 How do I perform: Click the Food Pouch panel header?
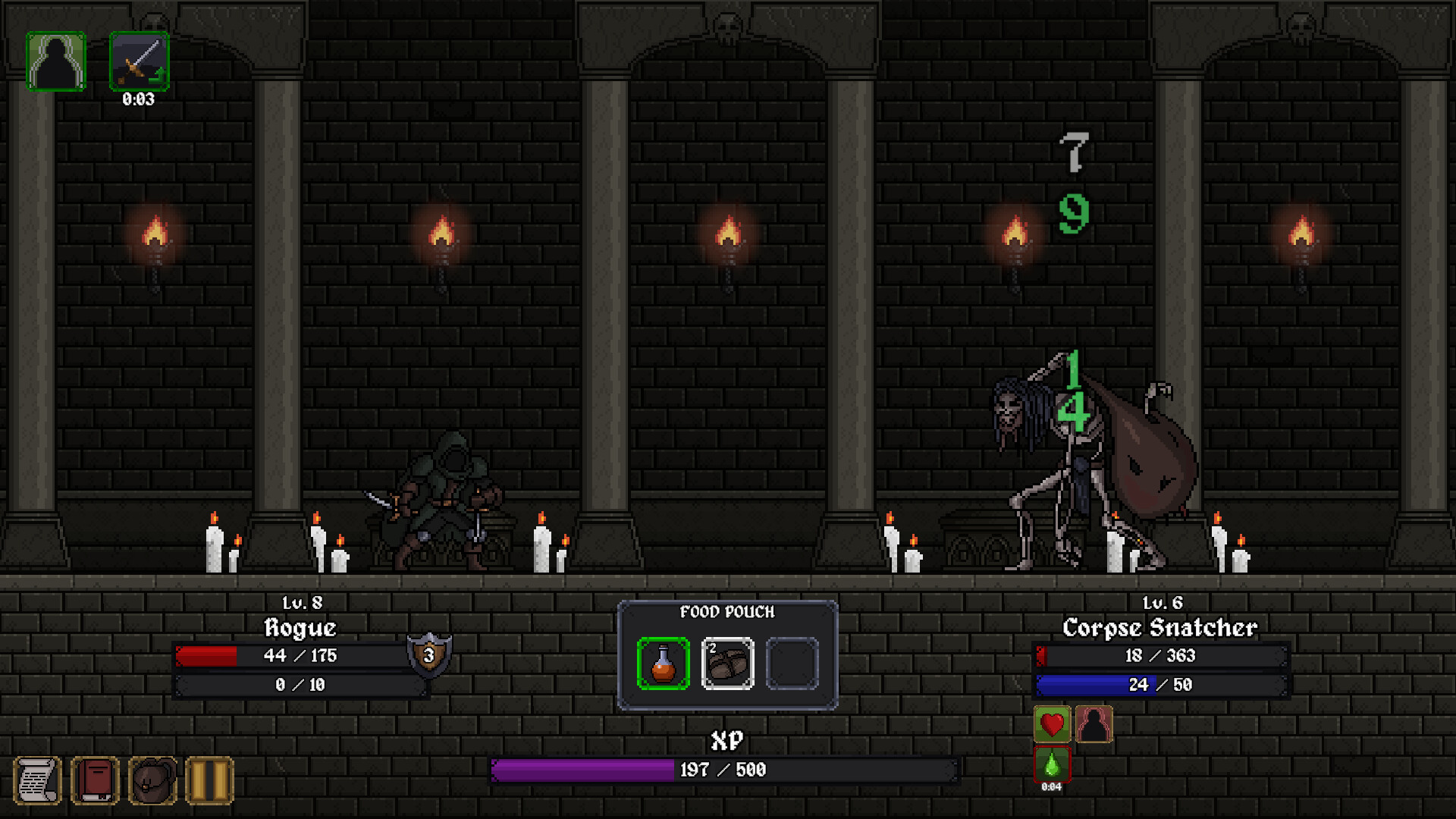pos(727,612)
